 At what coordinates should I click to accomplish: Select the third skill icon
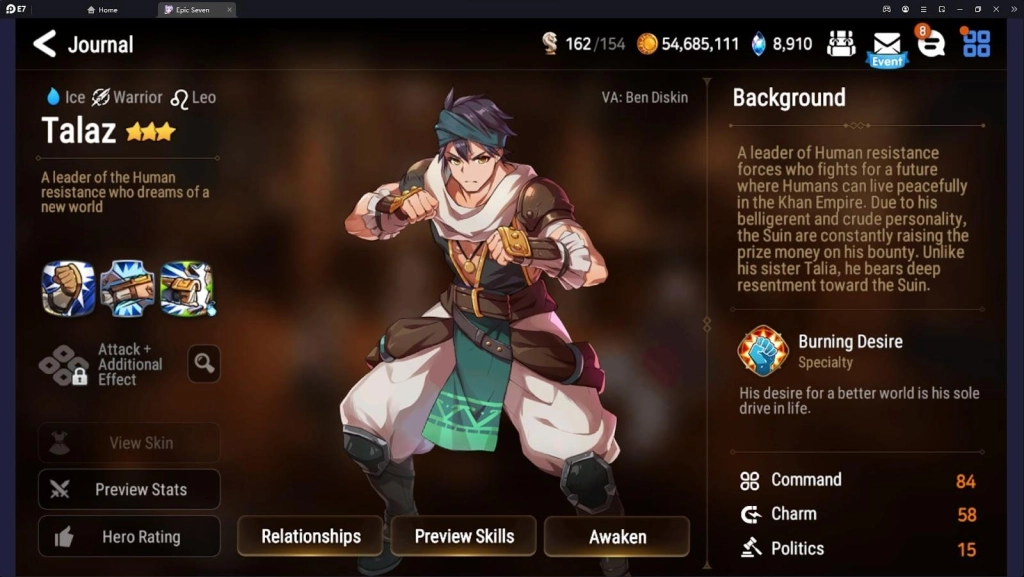point(186,288)
